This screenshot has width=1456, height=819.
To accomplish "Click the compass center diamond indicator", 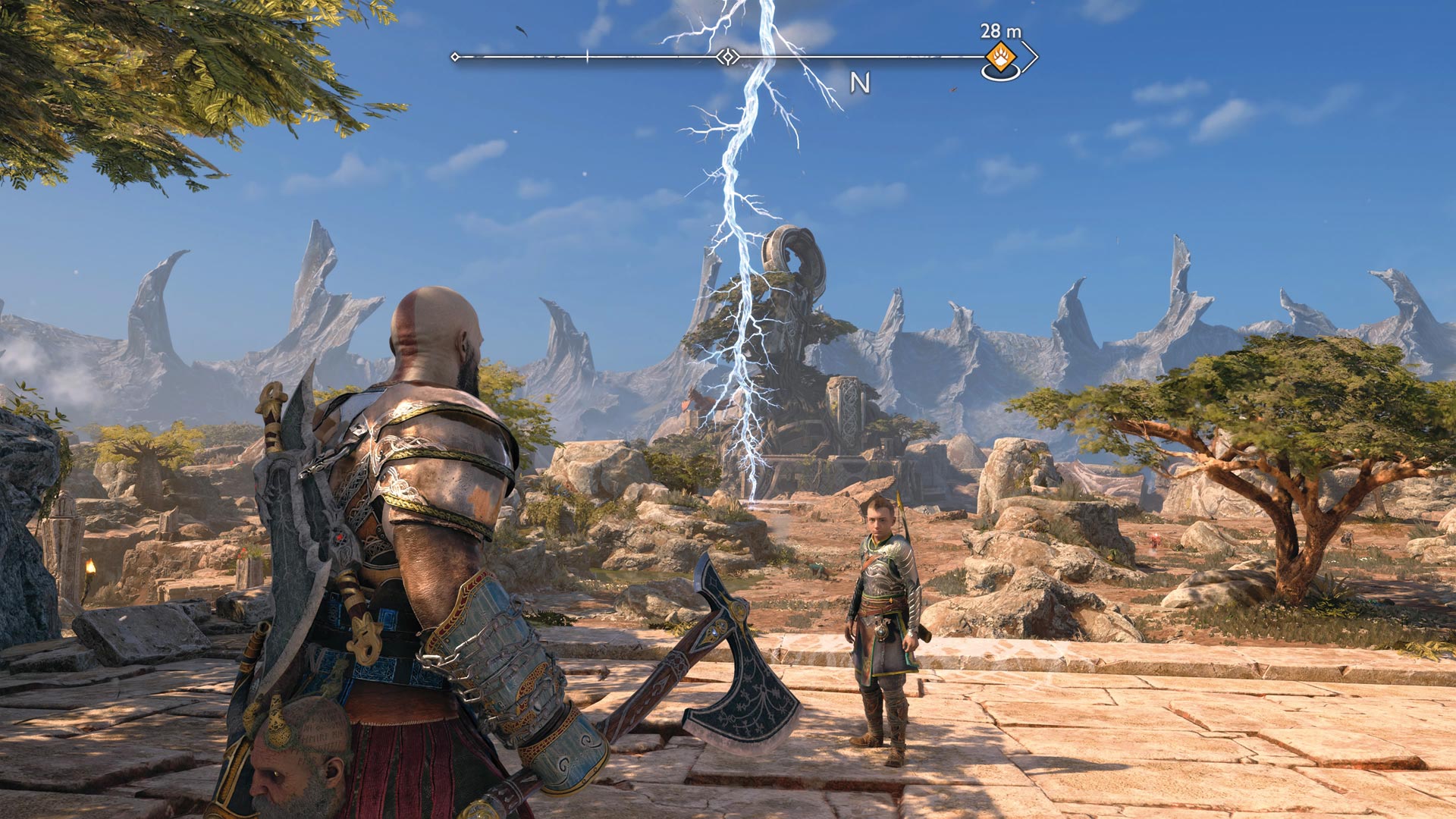I will click(x=728, y=57).
